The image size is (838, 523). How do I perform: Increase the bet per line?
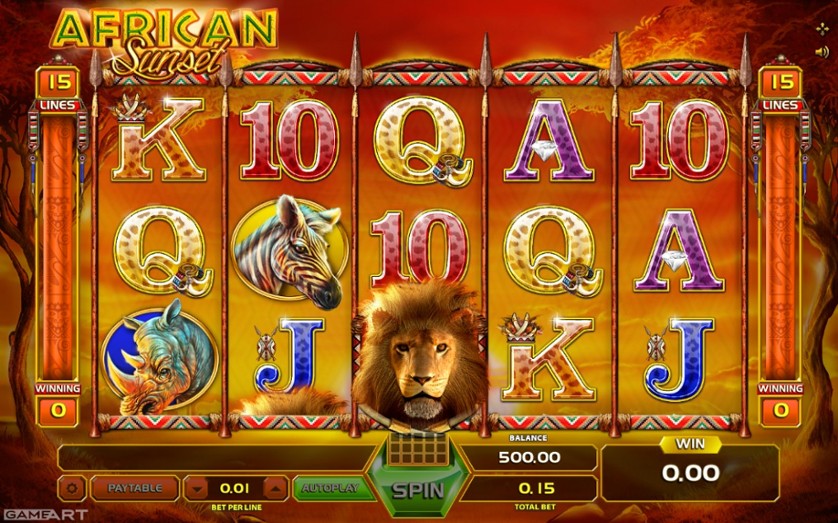pyautogui.click(x=274, y=488)
